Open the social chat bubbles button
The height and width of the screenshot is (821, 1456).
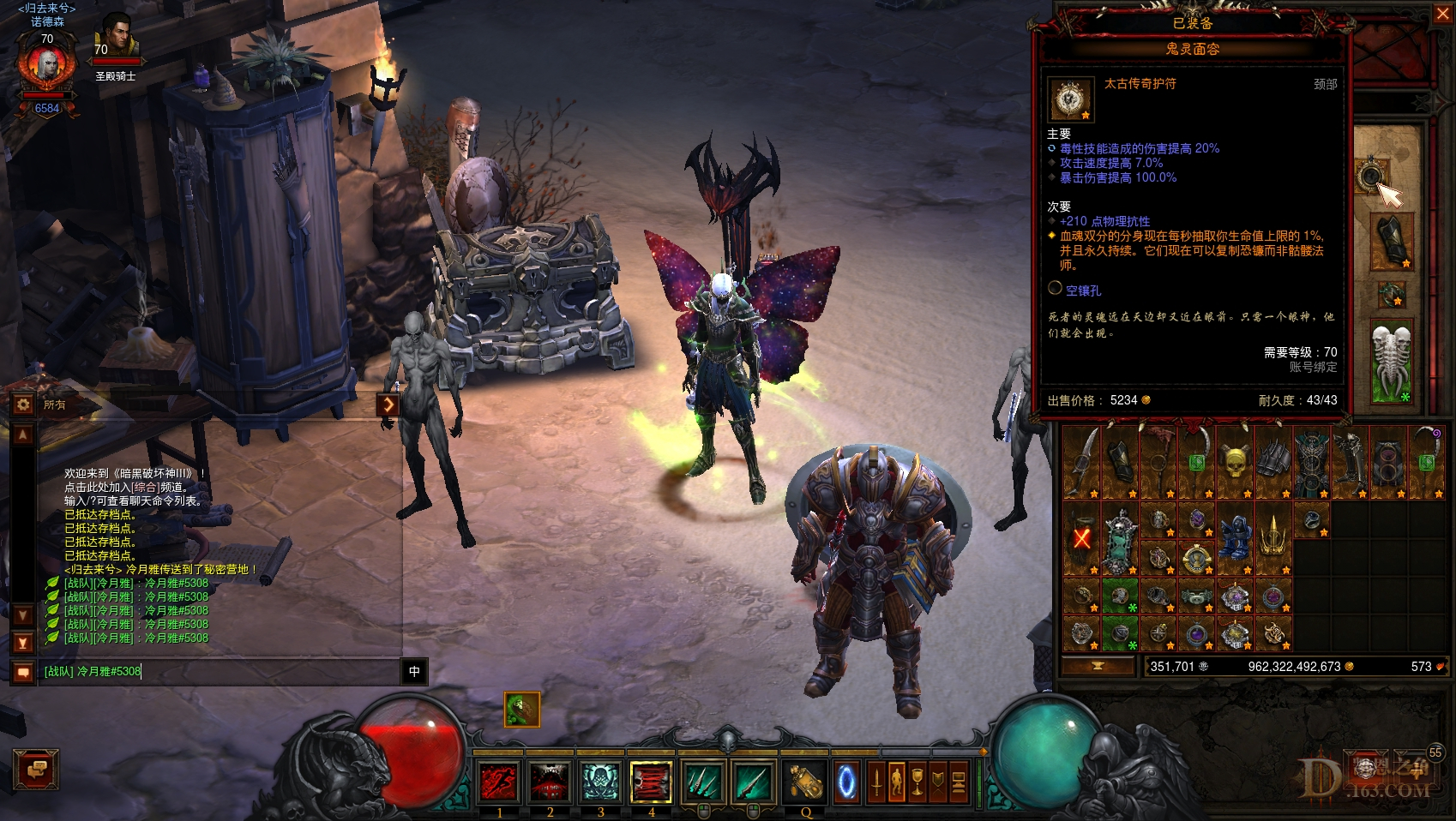click(x=36, y=769)
